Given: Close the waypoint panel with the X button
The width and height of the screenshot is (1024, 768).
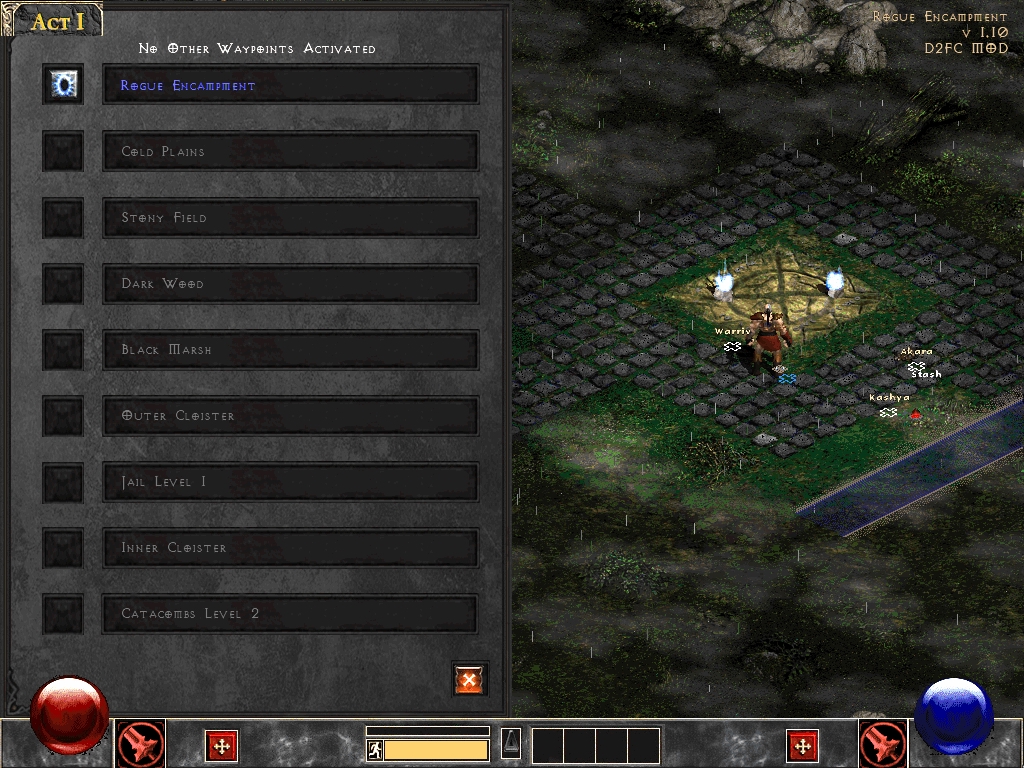Looking at the screenshot, I should pyautogui.click(x=469, y=679).
